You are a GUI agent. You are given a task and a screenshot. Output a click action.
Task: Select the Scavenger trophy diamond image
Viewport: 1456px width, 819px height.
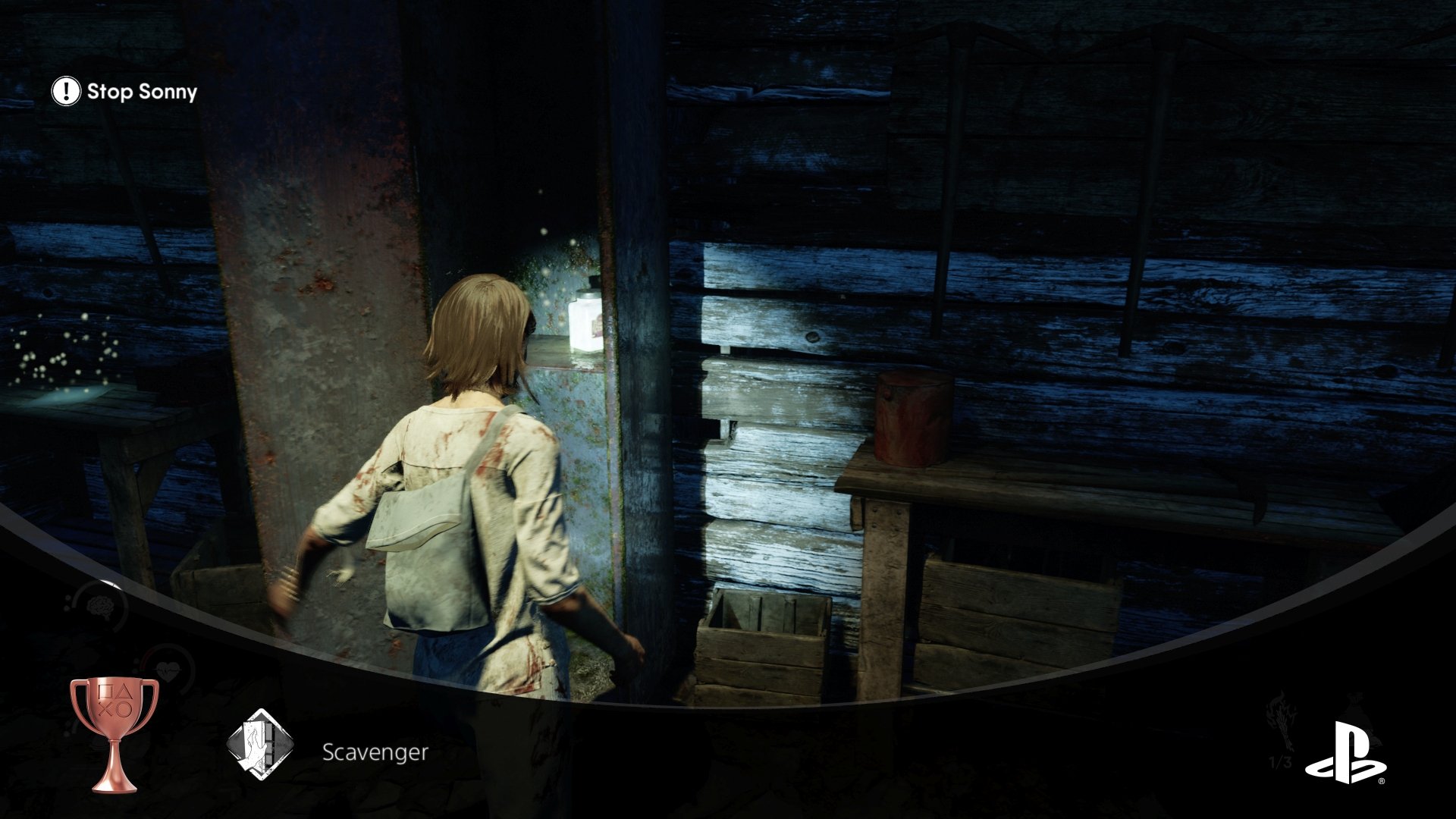pyautogui.click(x=260, y=744)
